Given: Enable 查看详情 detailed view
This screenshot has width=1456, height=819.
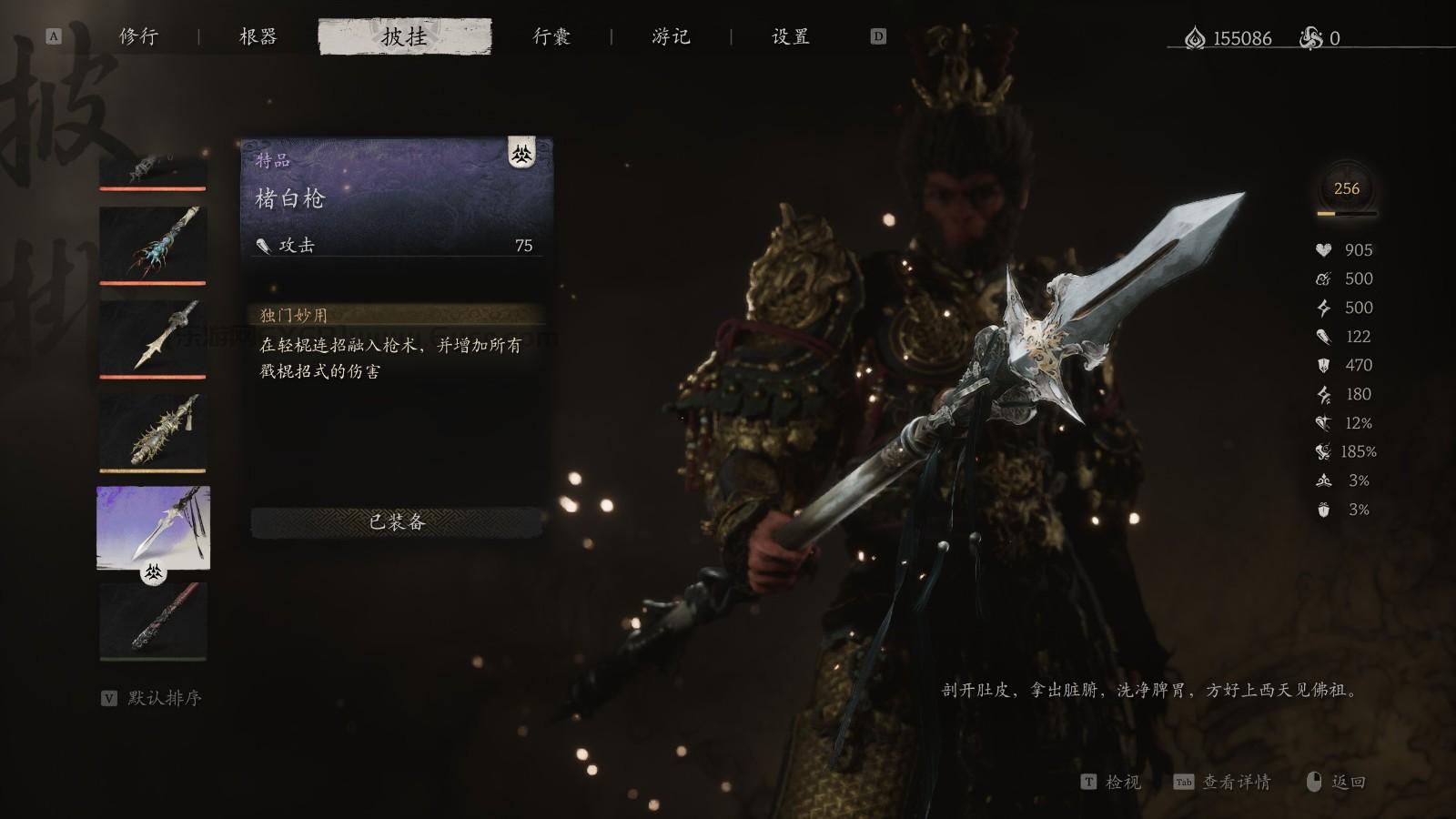Looking at the screenshot, I should pyautogui.click(x=1239, y=783).
